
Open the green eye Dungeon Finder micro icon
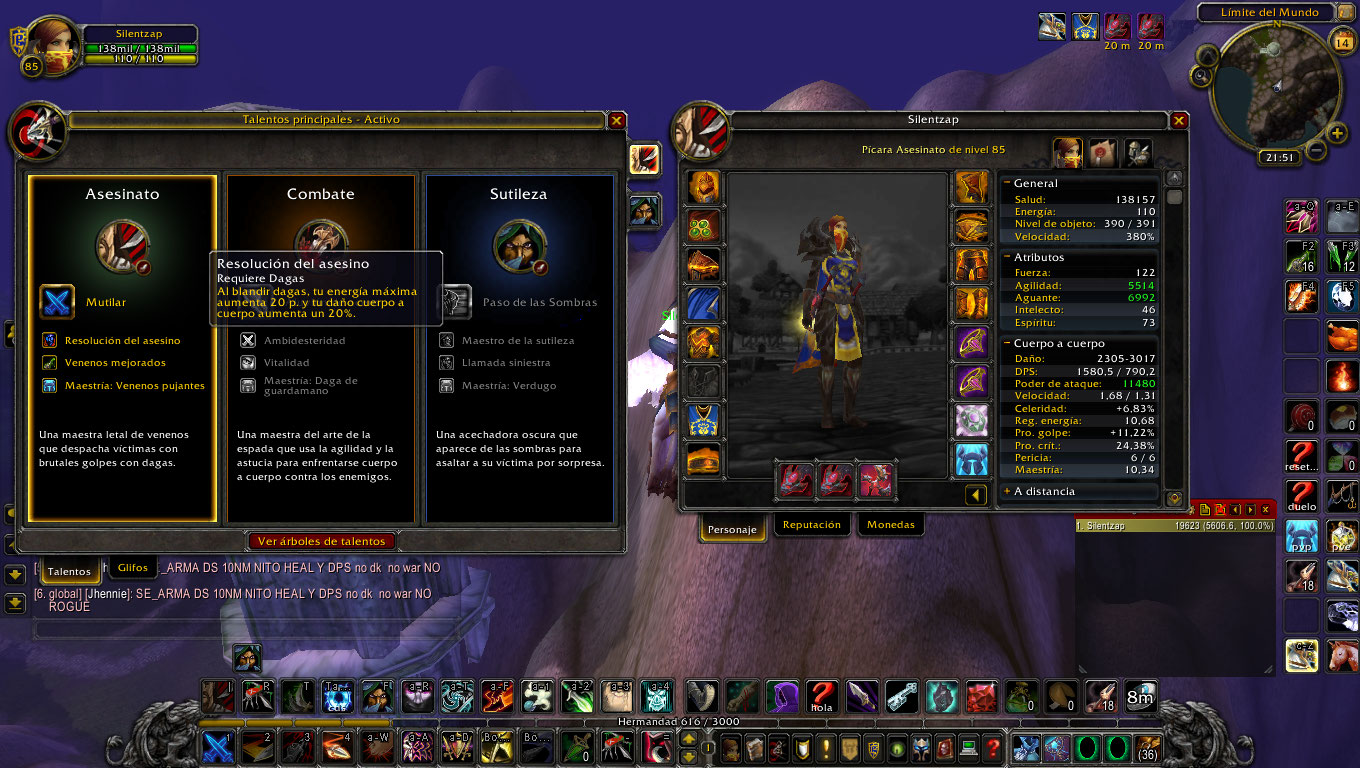pos(898,747)
